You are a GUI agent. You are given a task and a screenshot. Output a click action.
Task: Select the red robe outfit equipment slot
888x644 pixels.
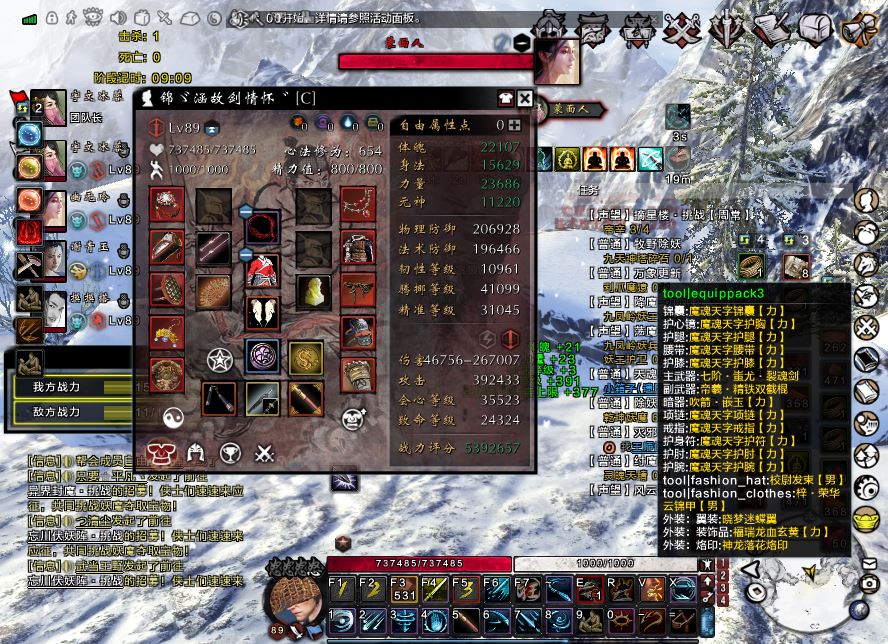[263, 270]
